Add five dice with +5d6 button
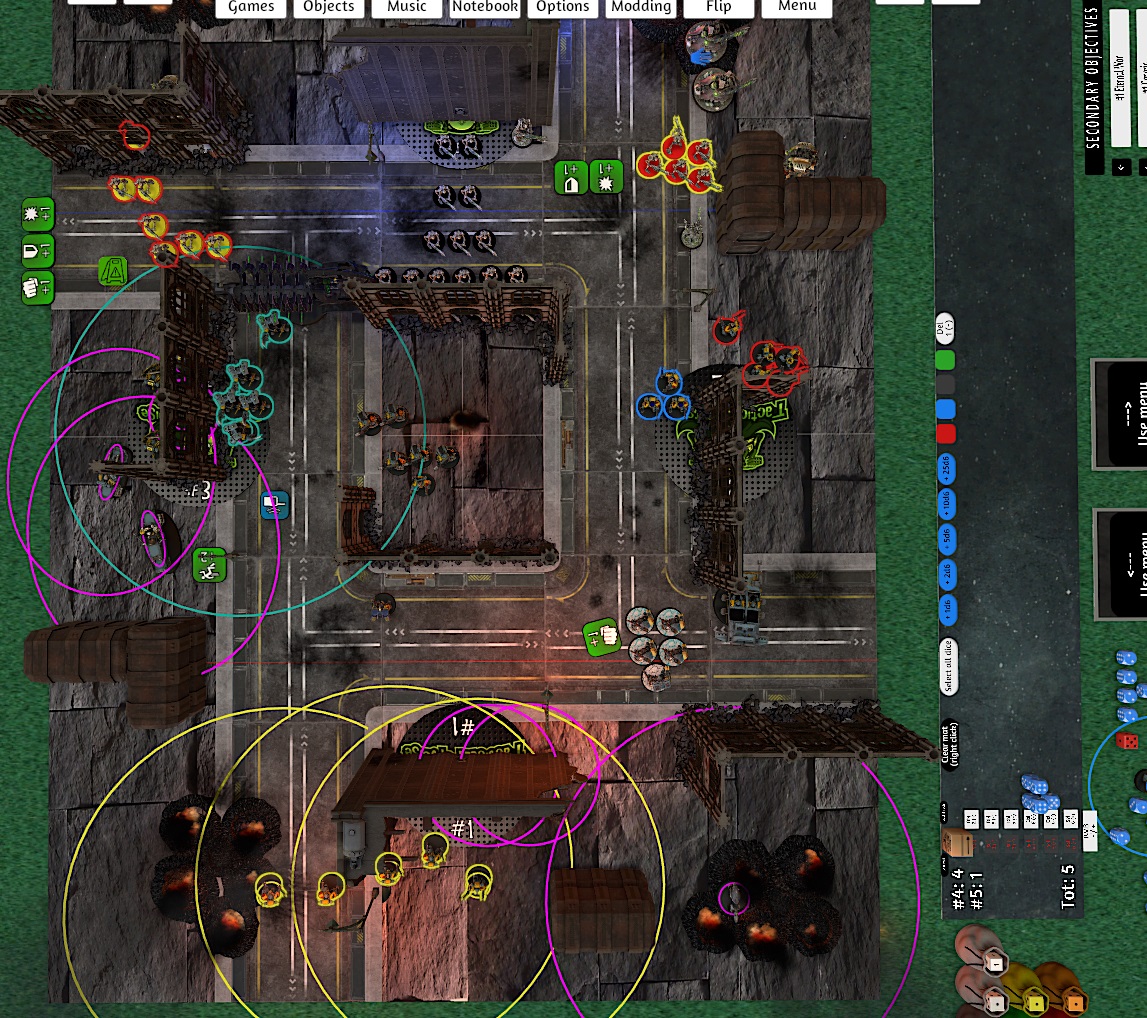1147x1018 pixels. coord(946,539)
